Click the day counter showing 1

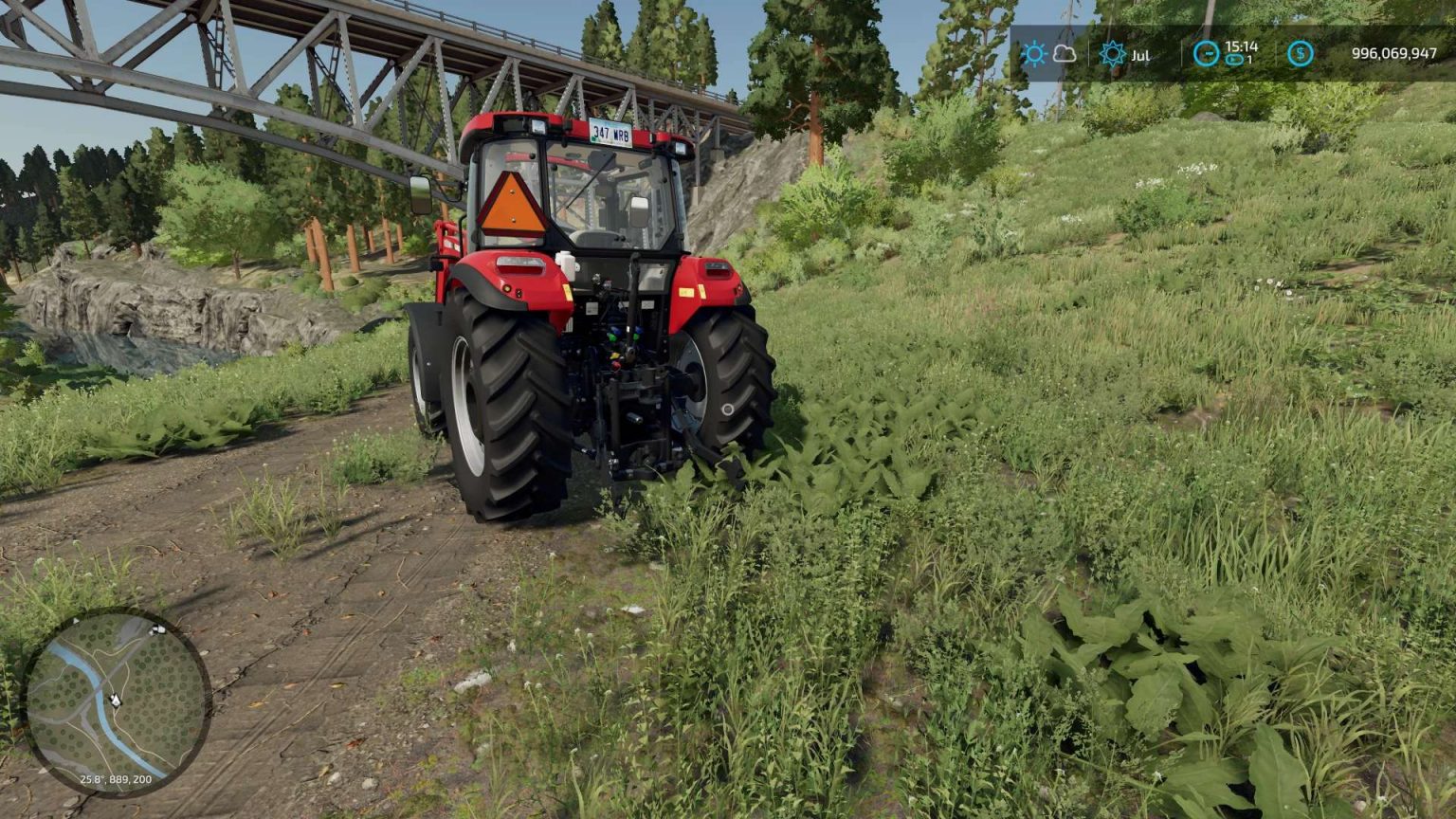click(x=1249, y=59)
